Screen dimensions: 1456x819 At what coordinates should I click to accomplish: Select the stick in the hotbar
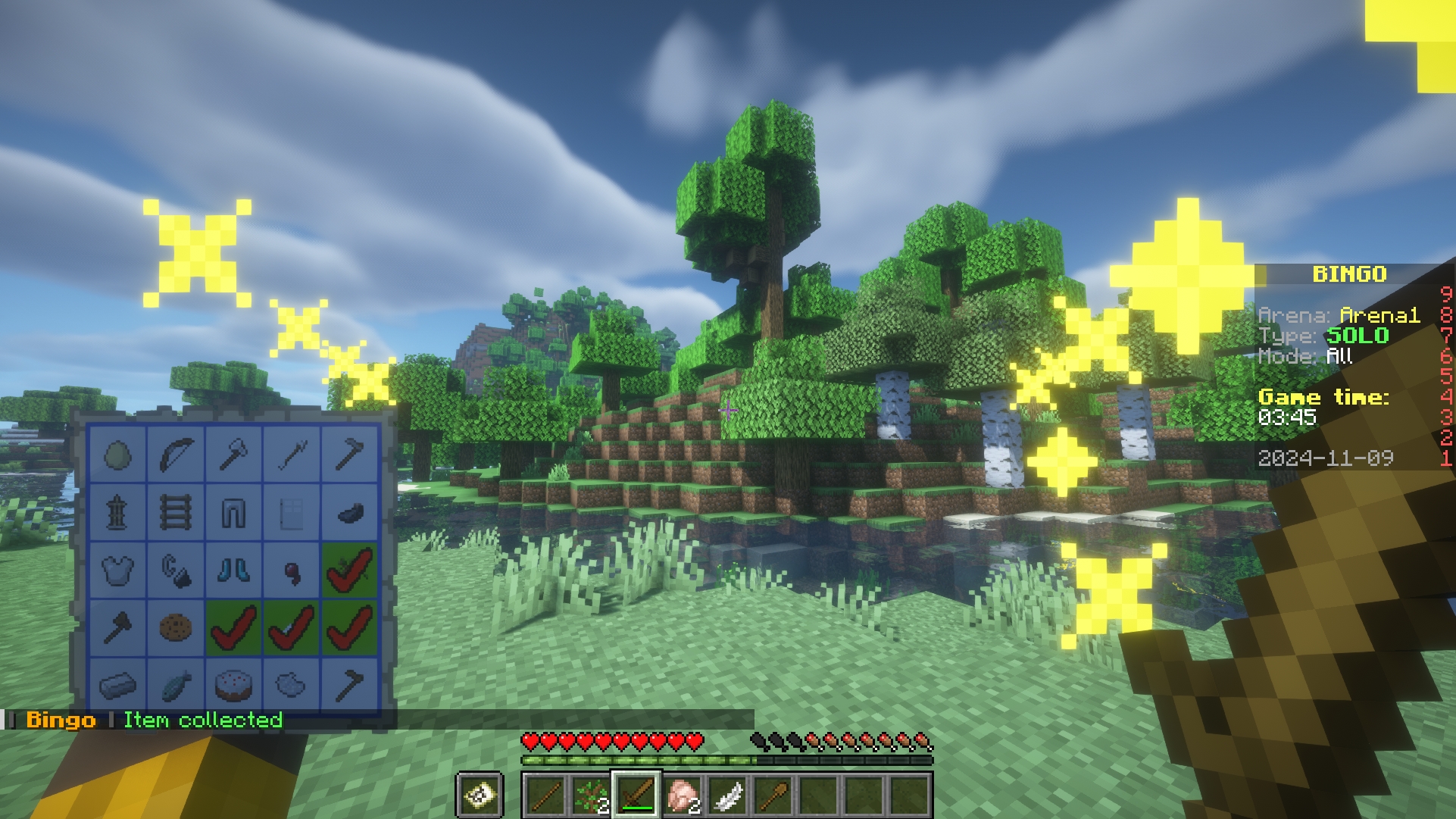click(x=545, y=796)
